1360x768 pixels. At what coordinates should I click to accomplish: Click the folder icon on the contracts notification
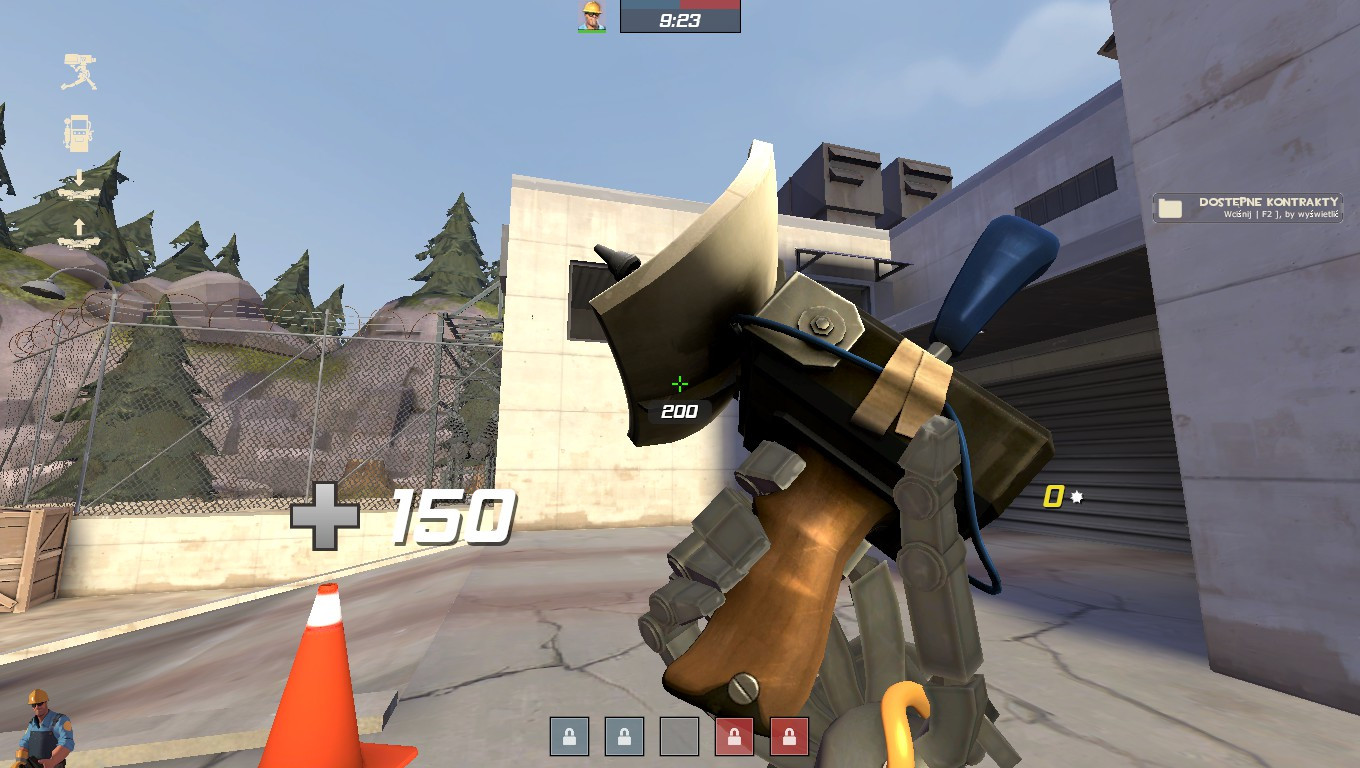click(1170, 207)
